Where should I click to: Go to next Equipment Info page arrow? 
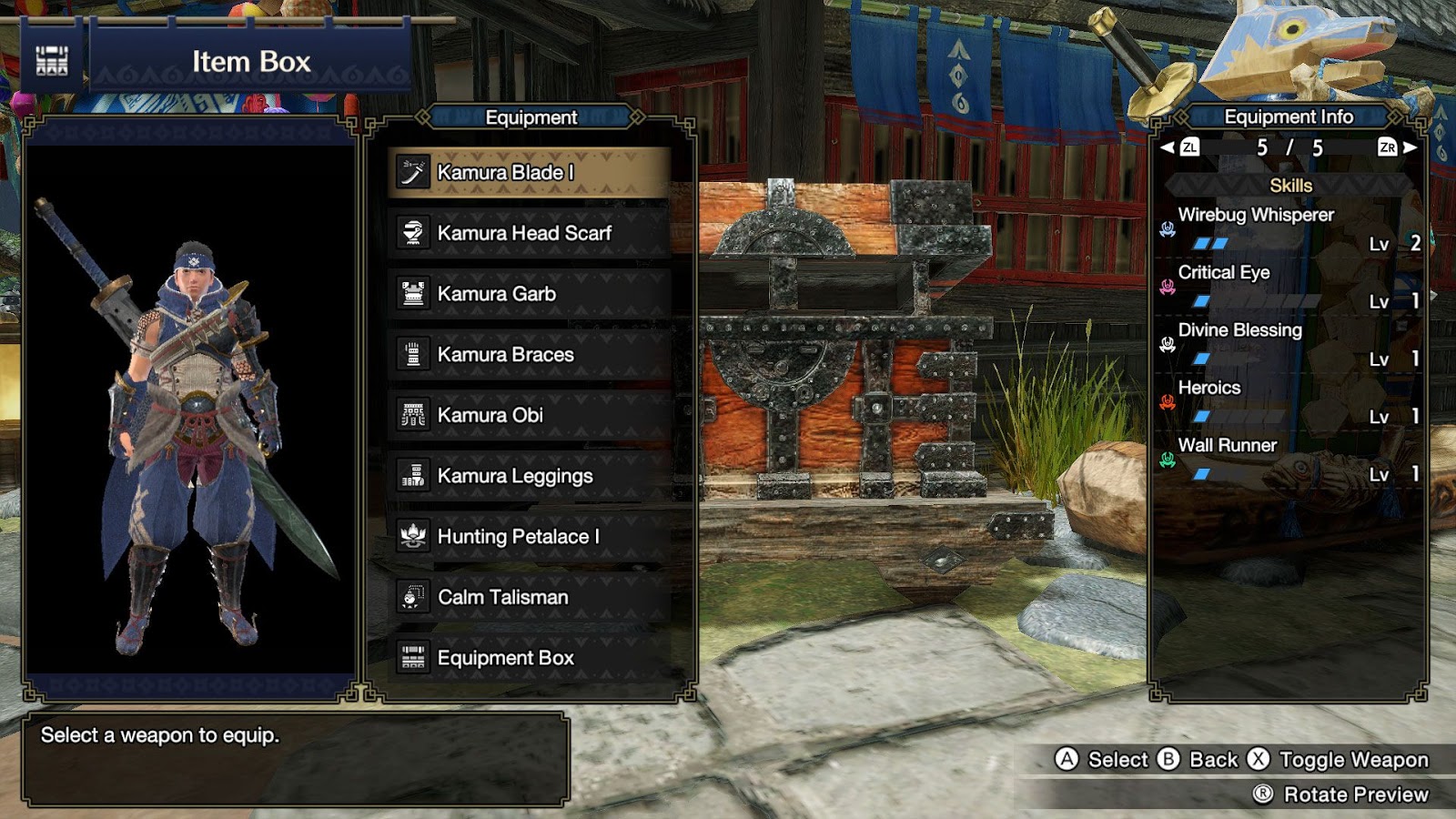[1410, 147]
